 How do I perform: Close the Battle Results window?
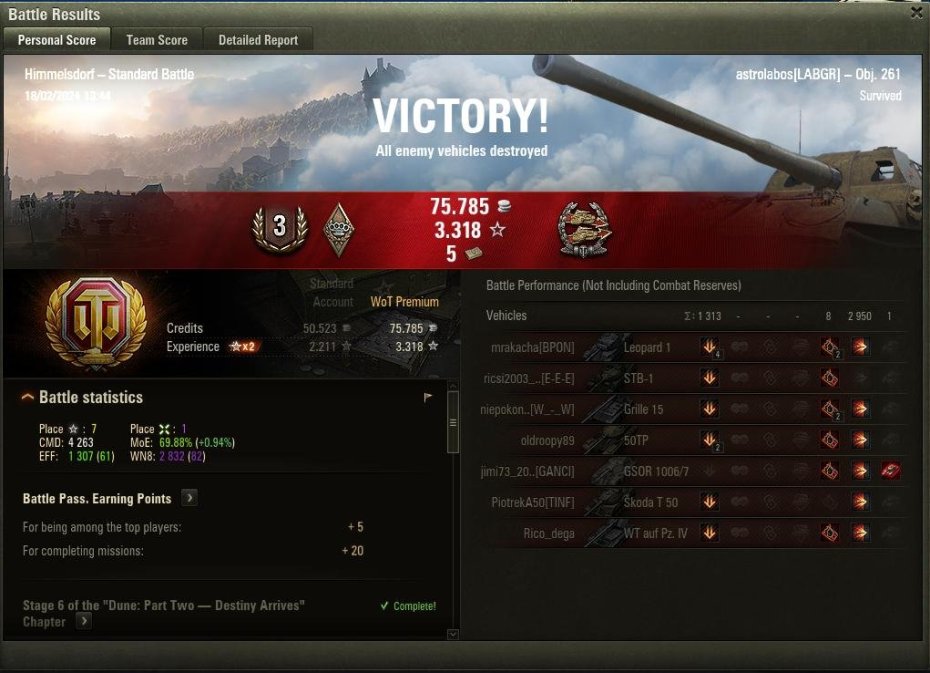point(916,13)
